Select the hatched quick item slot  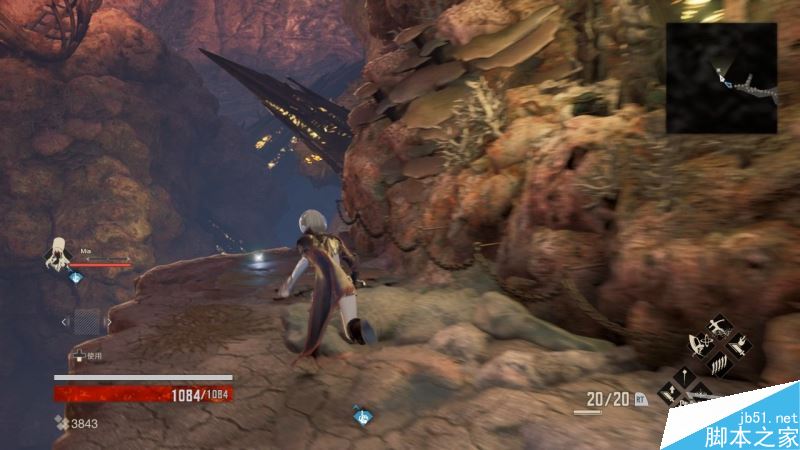(x=87, y=321)
